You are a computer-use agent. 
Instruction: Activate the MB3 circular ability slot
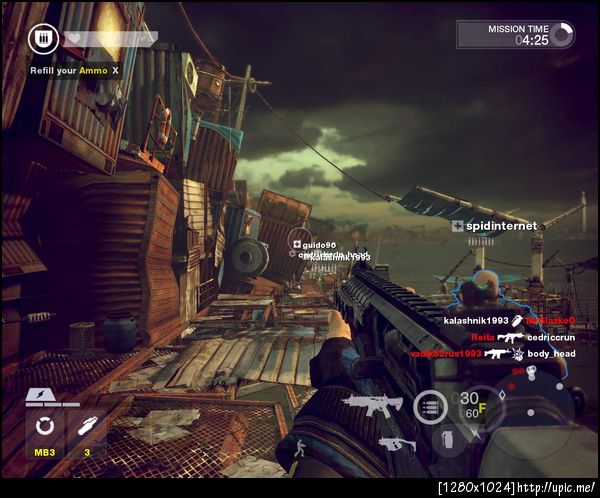pyautogui.click(x=44, y=431)
